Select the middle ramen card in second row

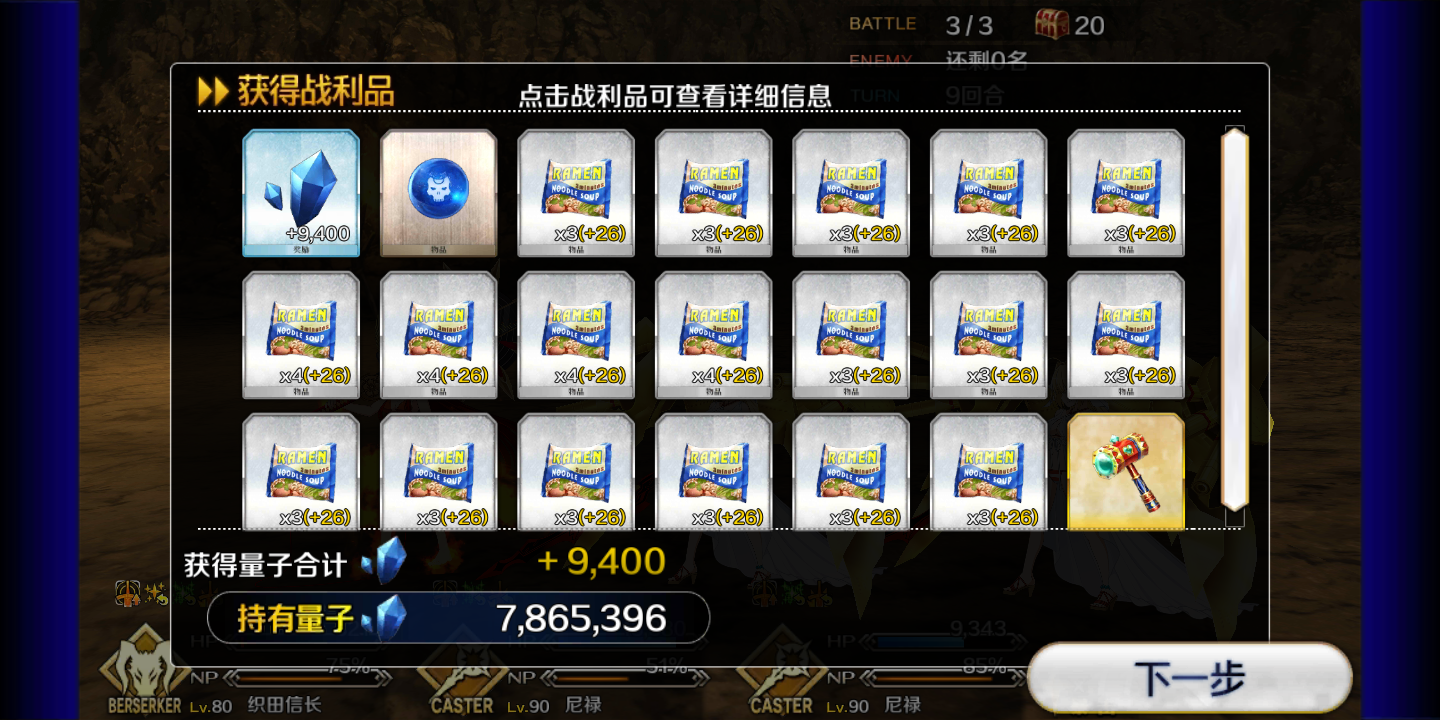[x=713, y=333]
